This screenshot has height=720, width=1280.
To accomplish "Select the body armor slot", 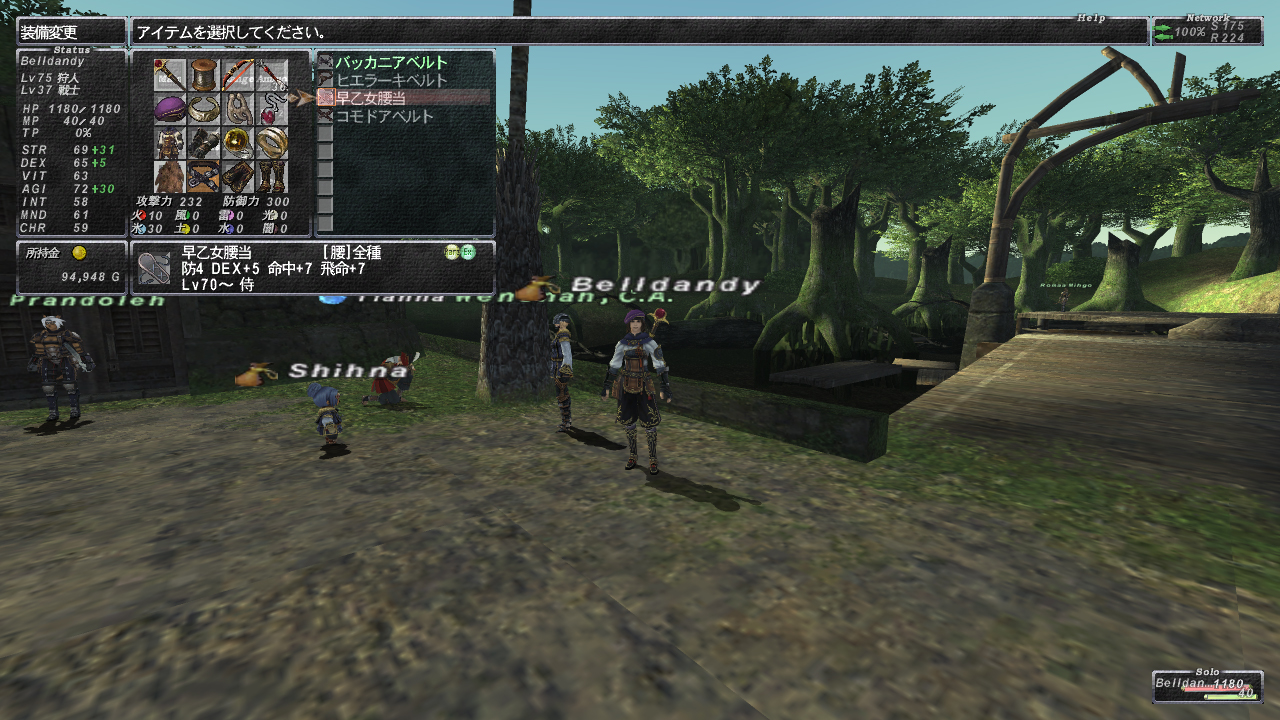I will [170, 143].
